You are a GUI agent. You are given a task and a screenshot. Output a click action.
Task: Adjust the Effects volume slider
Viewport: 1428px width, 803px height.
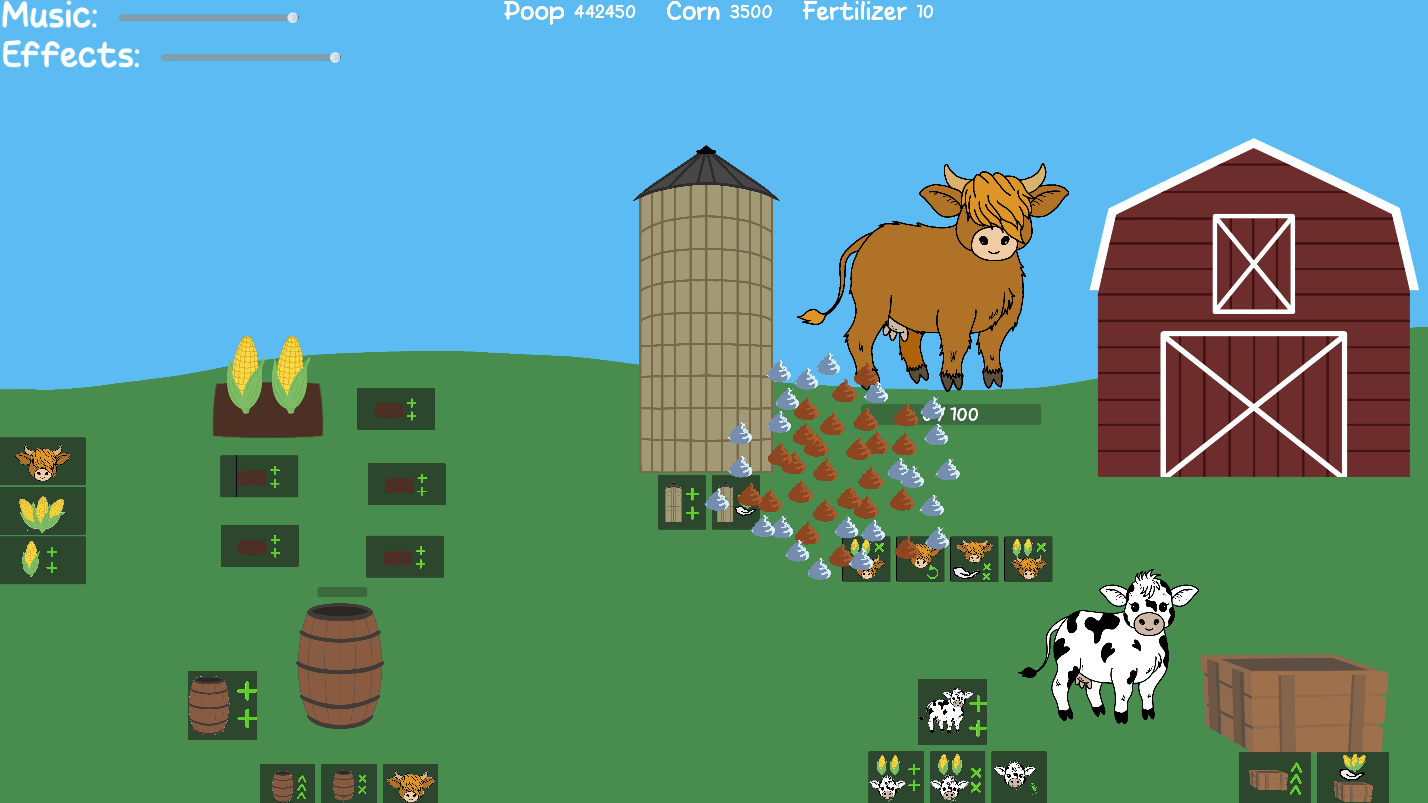[332, 57]
